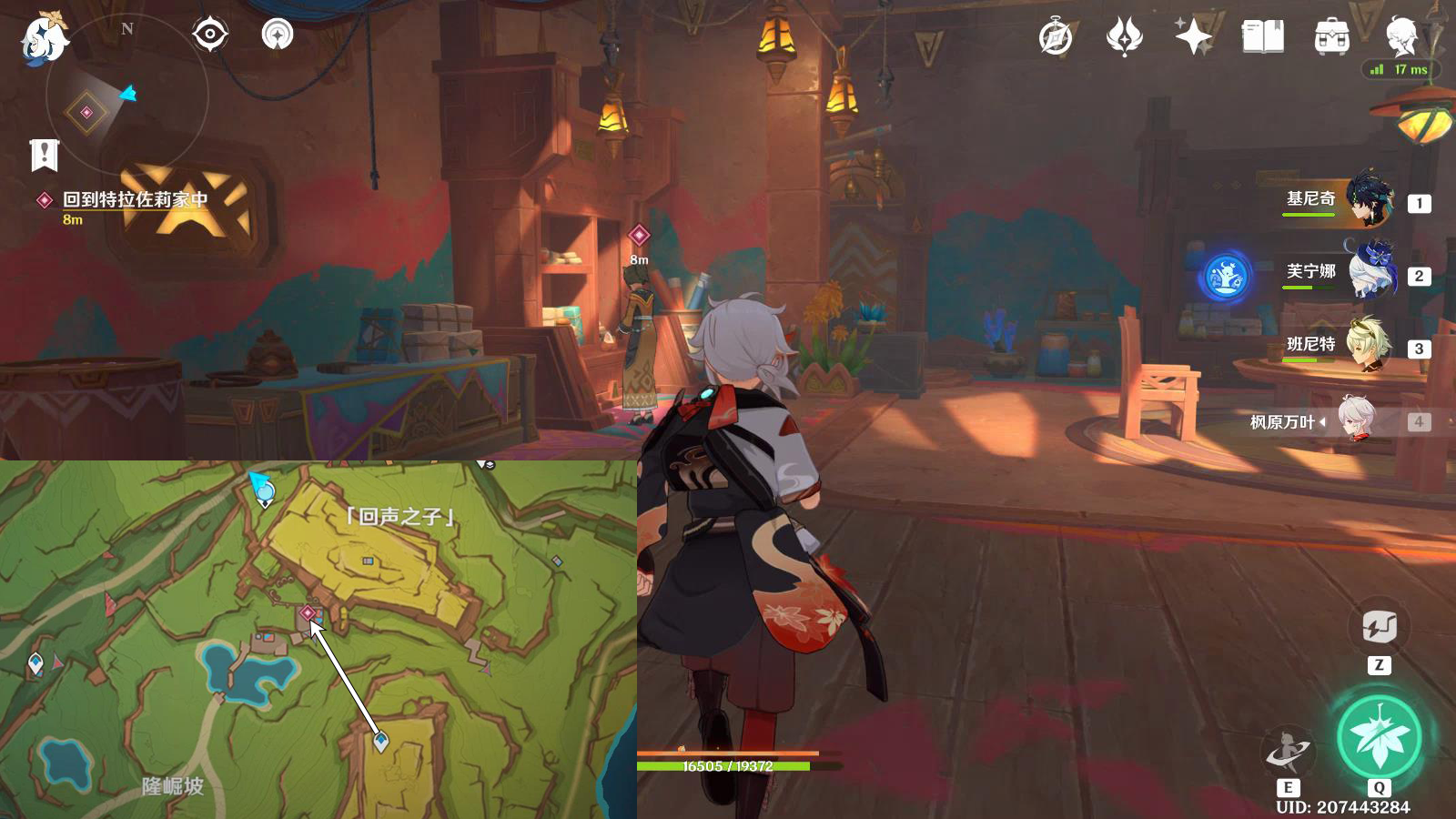Viewport: 1456px width, 819px height.
Task: Open the events flame emblem icon
Action: pyautogui.click(x=1124, y=37)
